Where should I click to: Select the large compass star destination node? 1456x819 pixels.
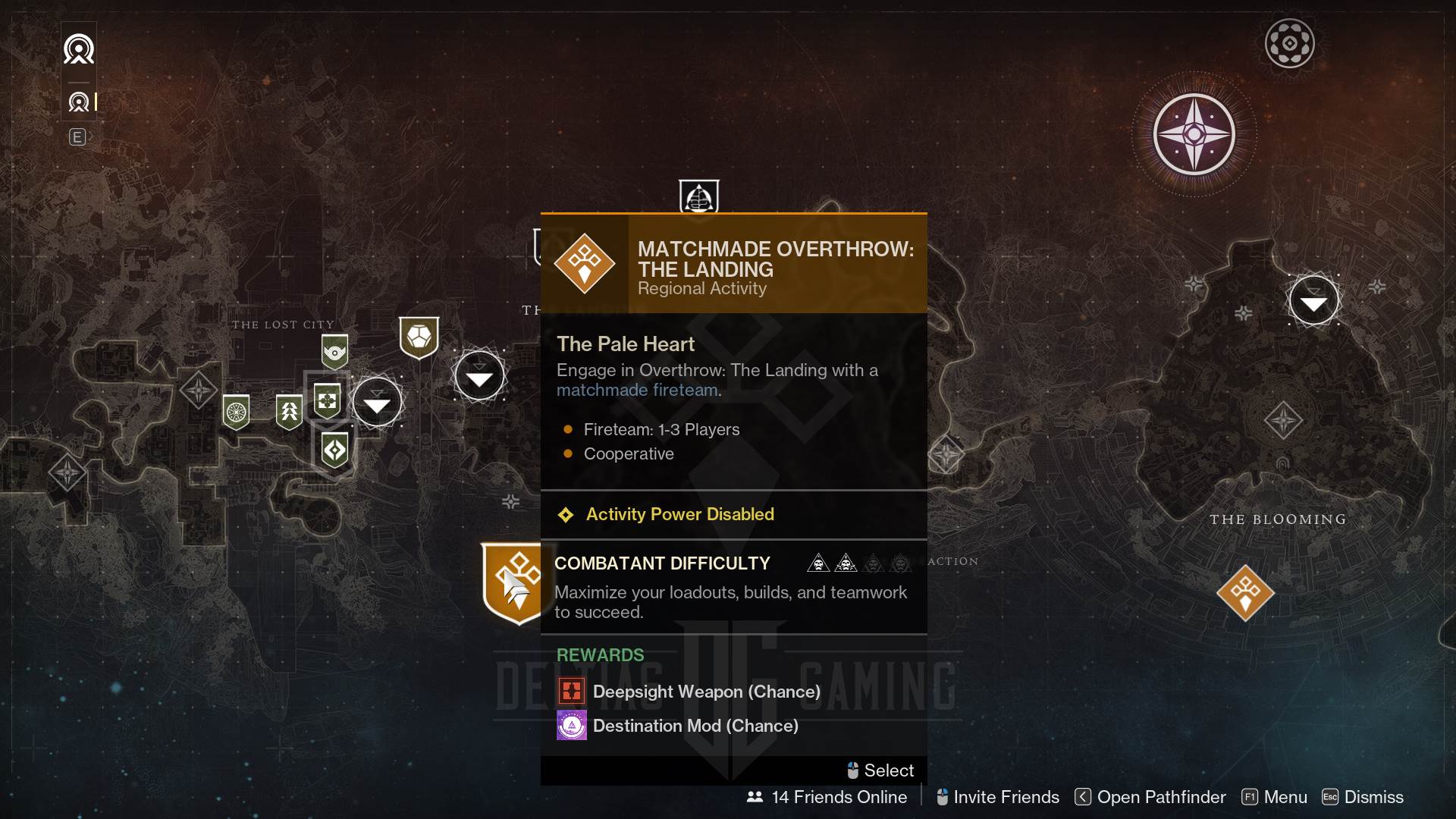coord(1194,135)
